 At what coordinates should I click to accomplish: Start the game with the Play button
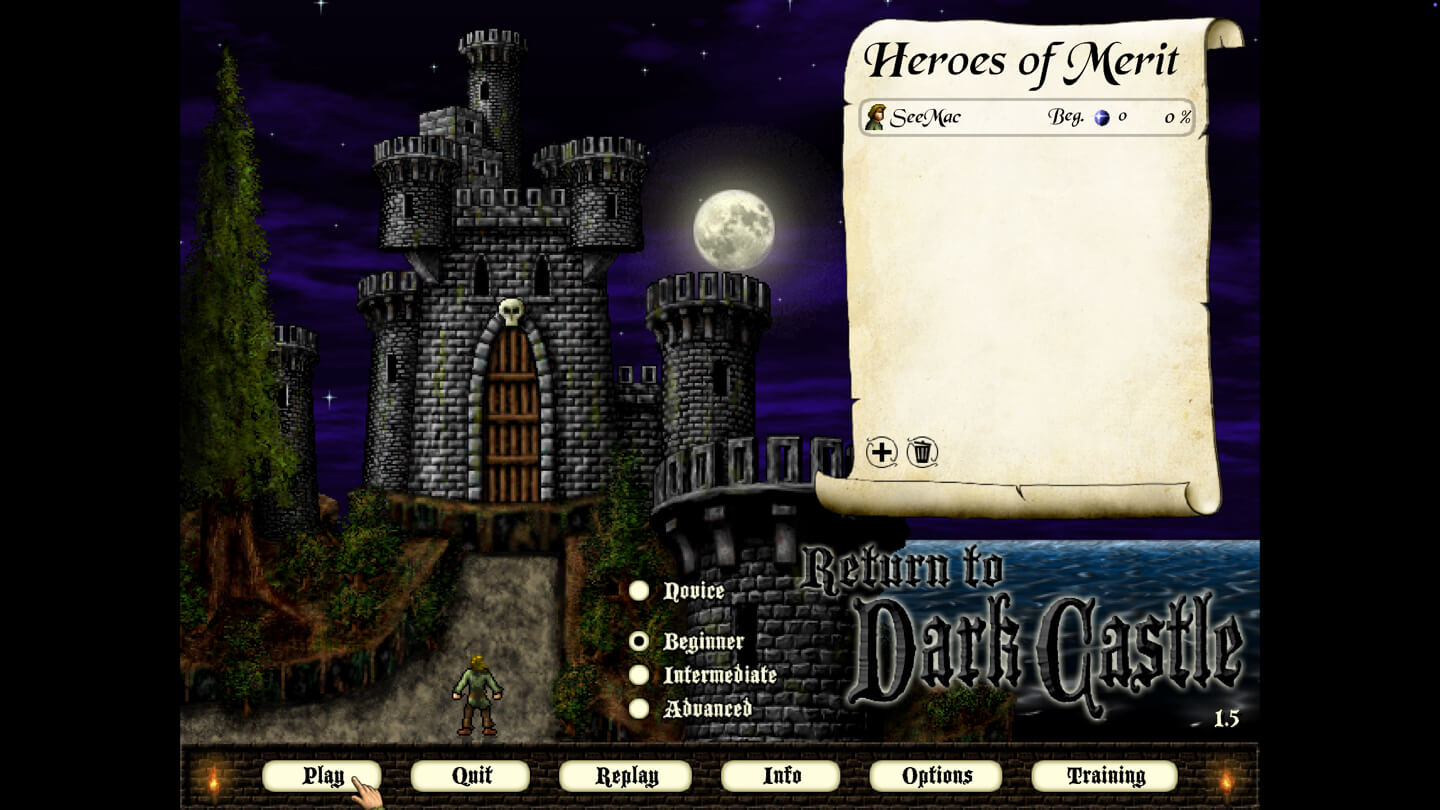click(x=321, y=776)
